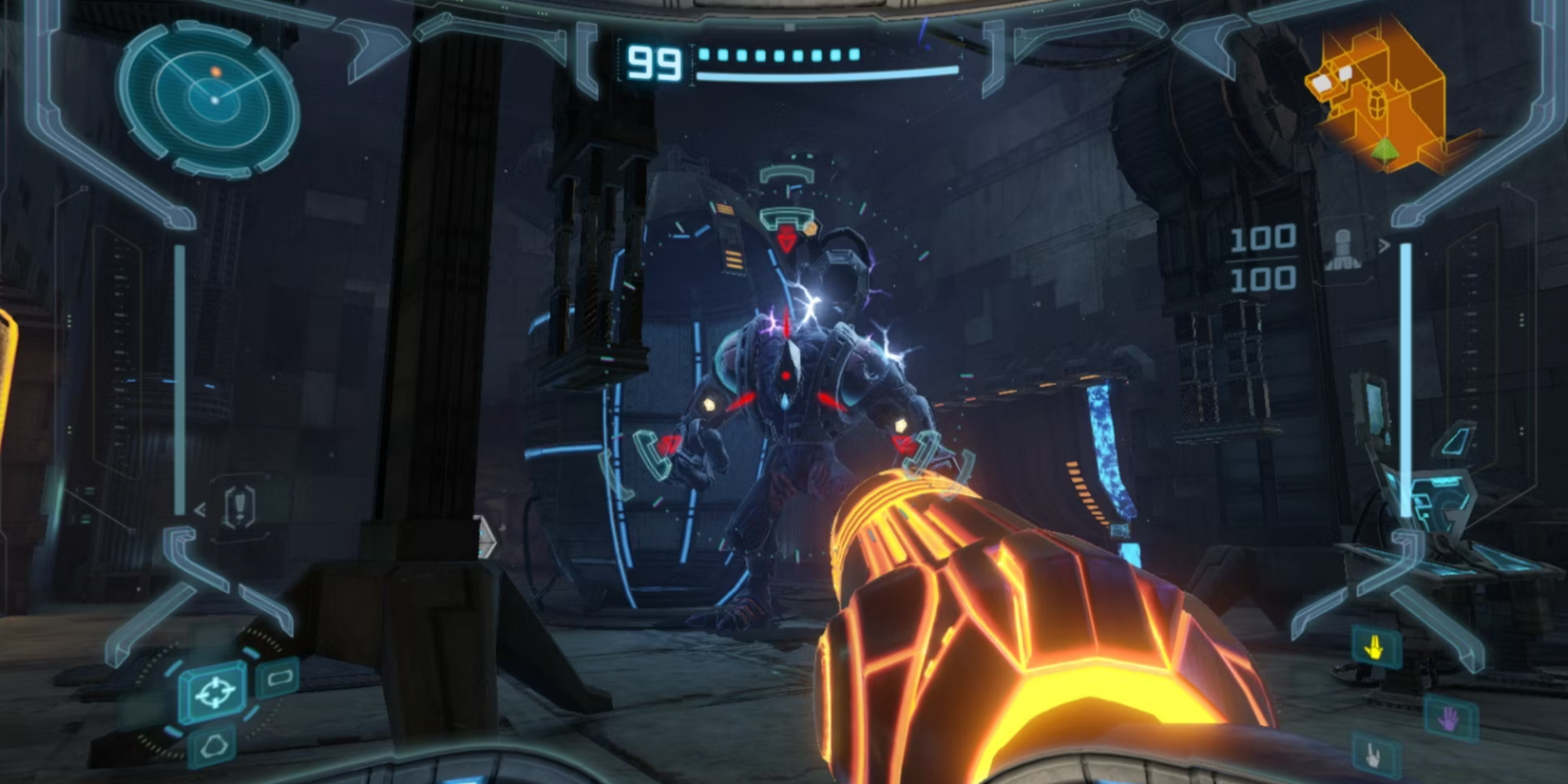Screen dimensions: 1568x784
Task: Select the purple Wave Beam hand icon
Action: click(1448, 717)
